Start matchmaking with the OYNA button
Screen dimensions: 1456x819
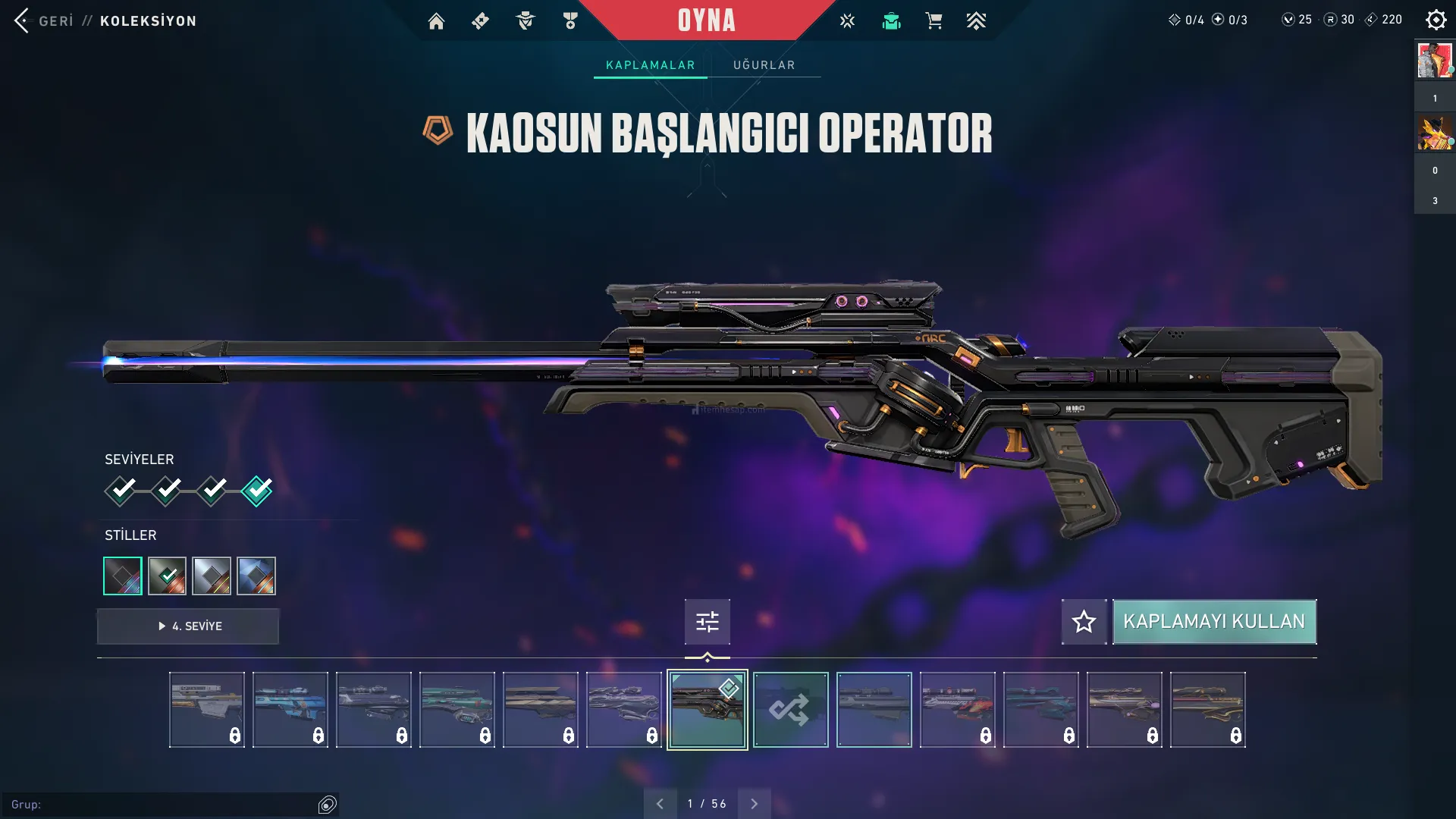(x=706, y=20)
